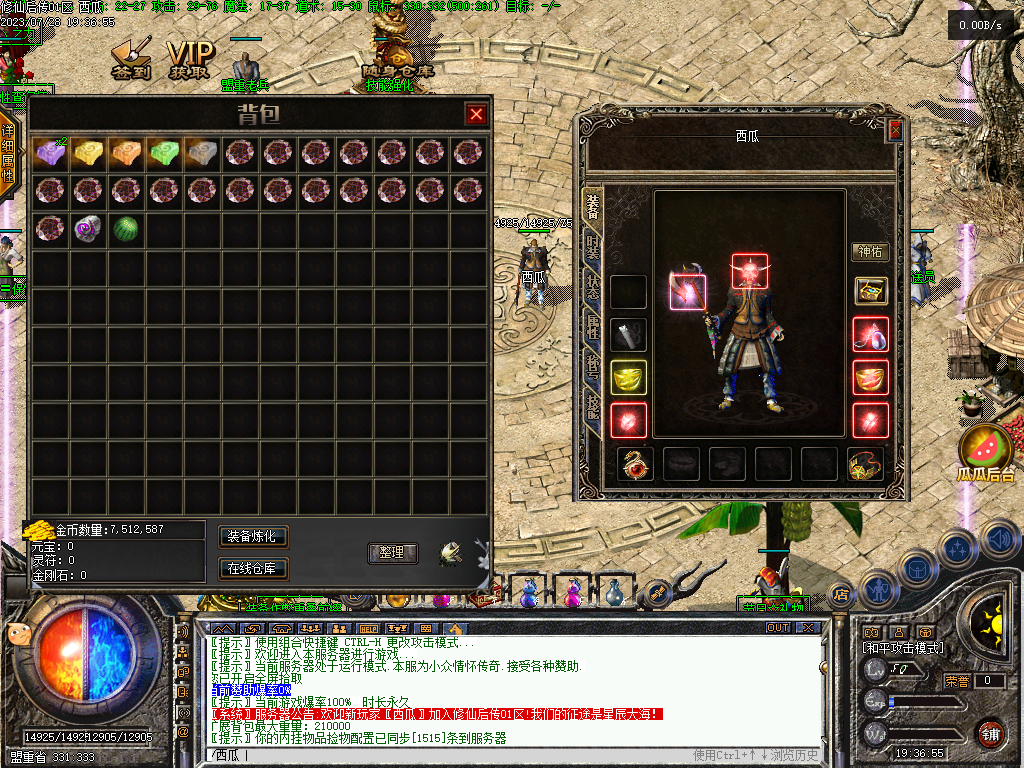The image size is (1024, 768).
Task: Open the 在线仓库 online warehouse
Action: [253, 569]
